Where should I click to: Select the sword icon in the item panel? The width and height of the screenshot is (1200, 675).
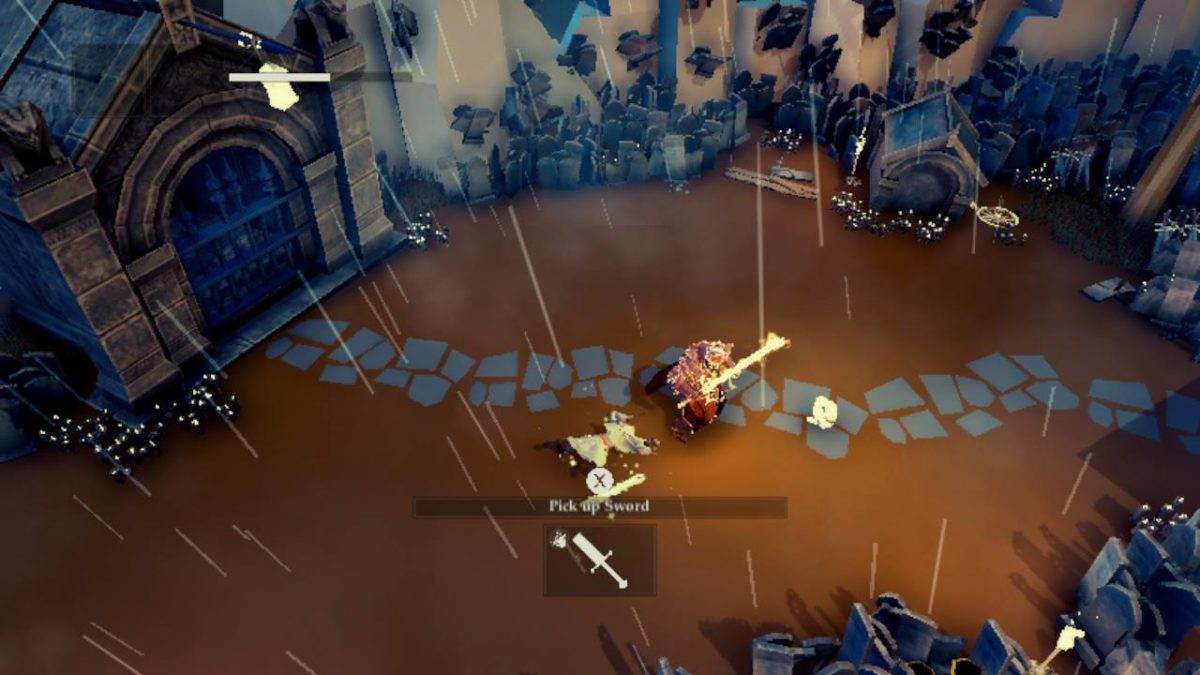[599, 560]
